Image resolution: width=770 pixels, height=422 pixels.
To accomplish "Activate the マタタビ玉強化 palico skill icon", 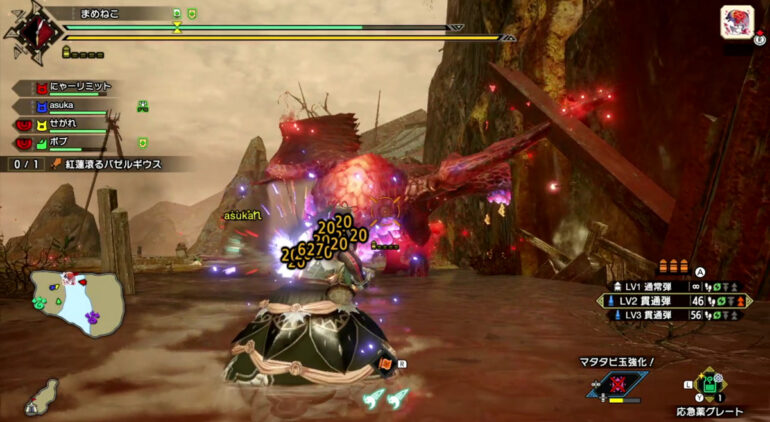I will click(619, 383).
